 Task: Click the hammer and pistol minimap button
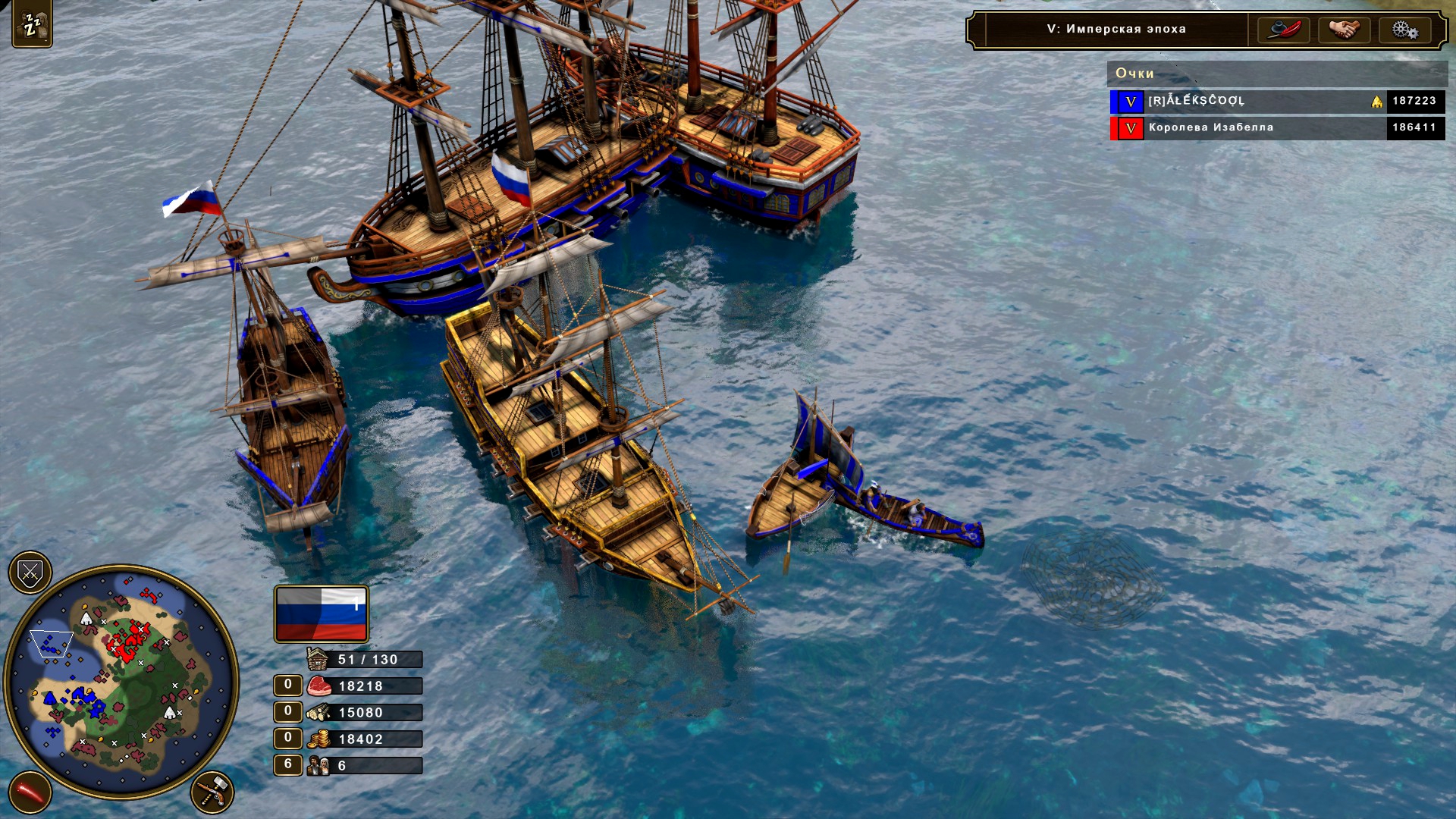(x=212, y=792)
